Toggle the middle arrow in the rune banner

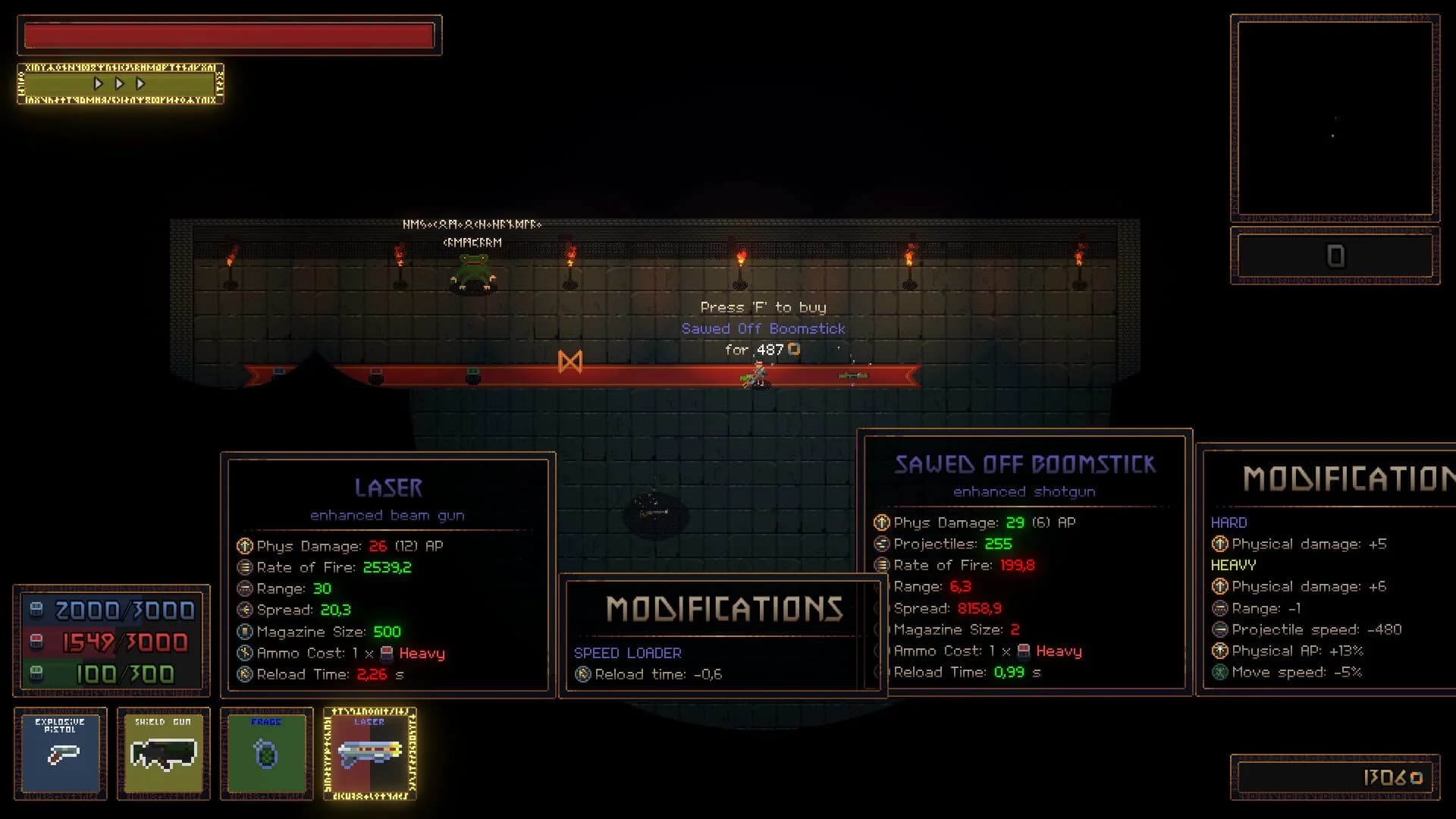tap(119, 84)
